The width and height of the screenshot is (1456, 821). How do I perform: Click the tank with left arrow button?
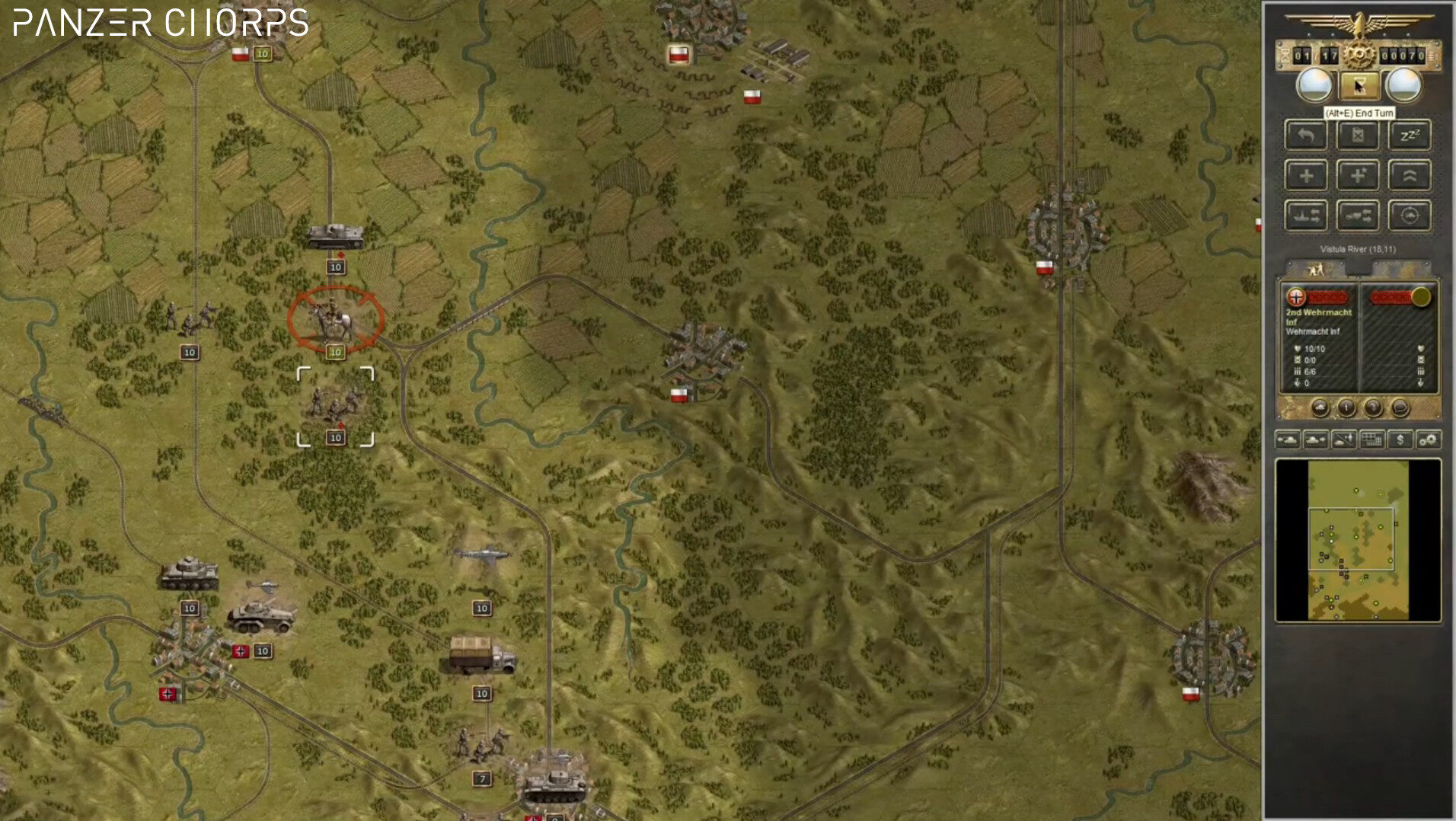coord(1288,440)
